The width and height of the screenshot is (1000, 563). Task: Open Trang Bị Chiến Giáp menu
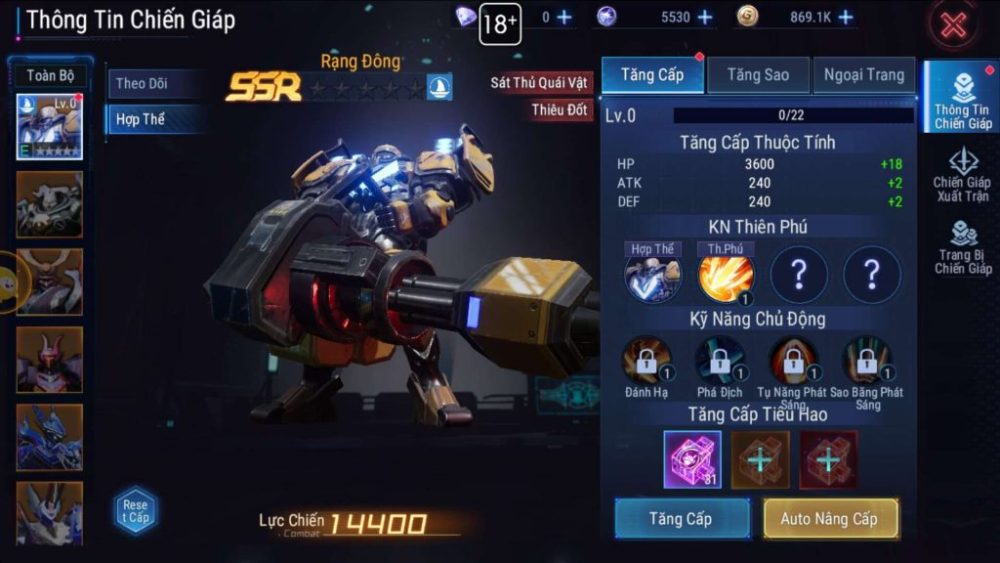point(961,247)
